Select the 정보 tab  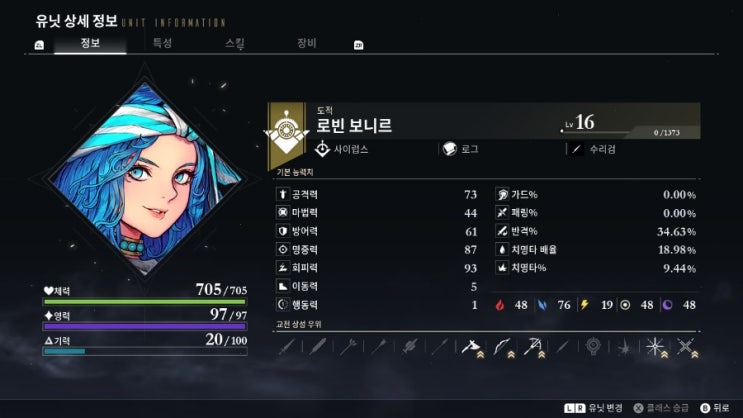[x=90, y=43]
